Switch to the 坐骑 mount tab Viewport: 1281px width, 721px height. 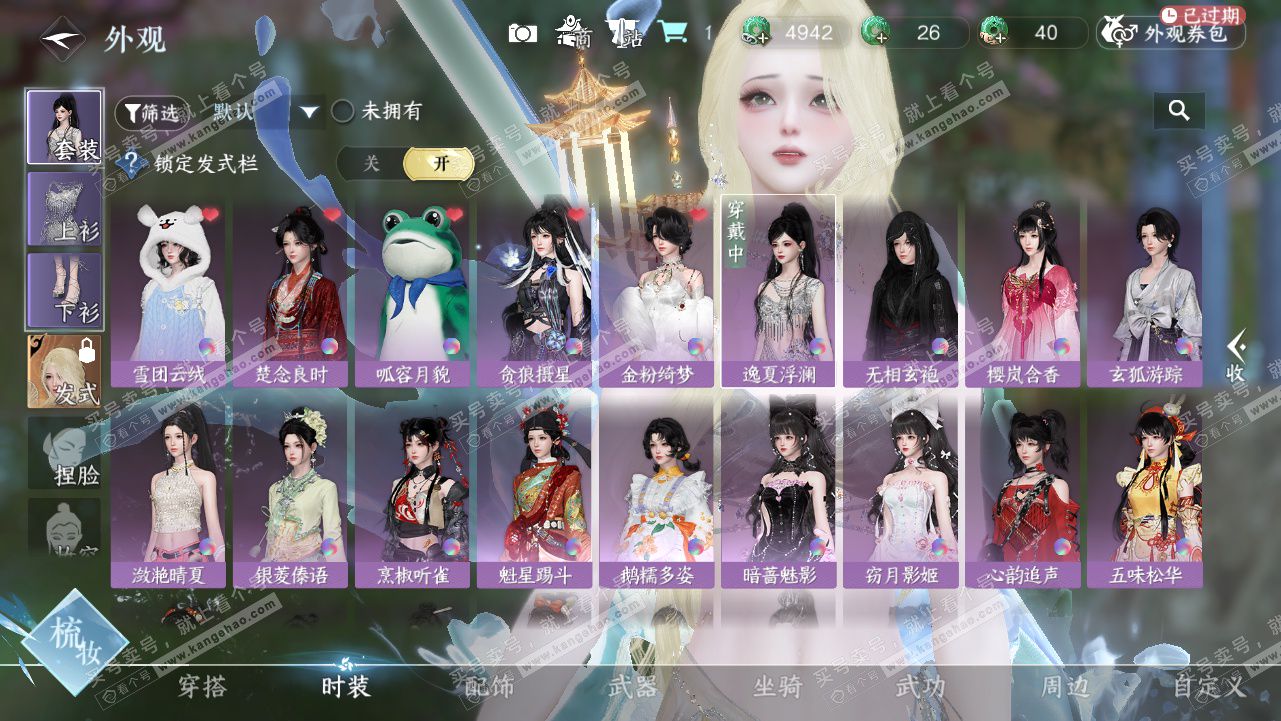point(777,687)
